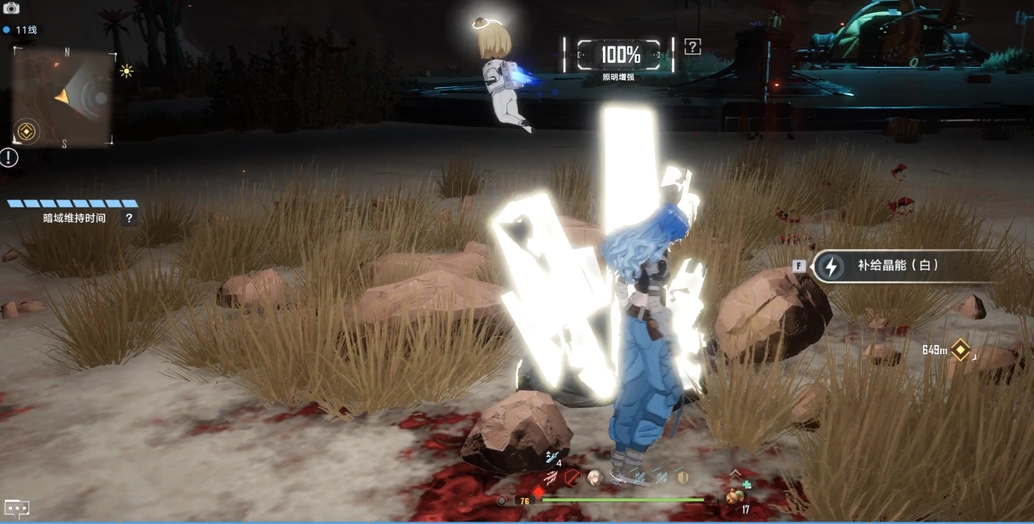Viewport: 1034px width, 524px height.
Task: Select the gold diamond marker on the minimap
Action: point(26,131)
